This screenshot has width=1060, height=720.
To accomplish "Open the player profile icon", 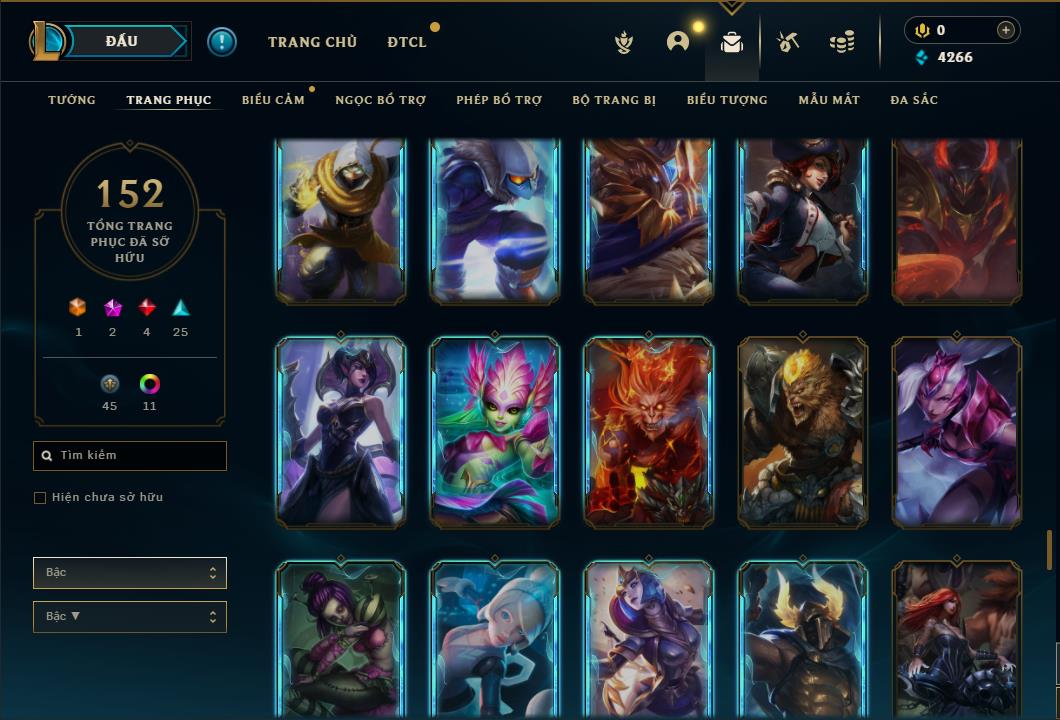I will [x=678, y=42].
